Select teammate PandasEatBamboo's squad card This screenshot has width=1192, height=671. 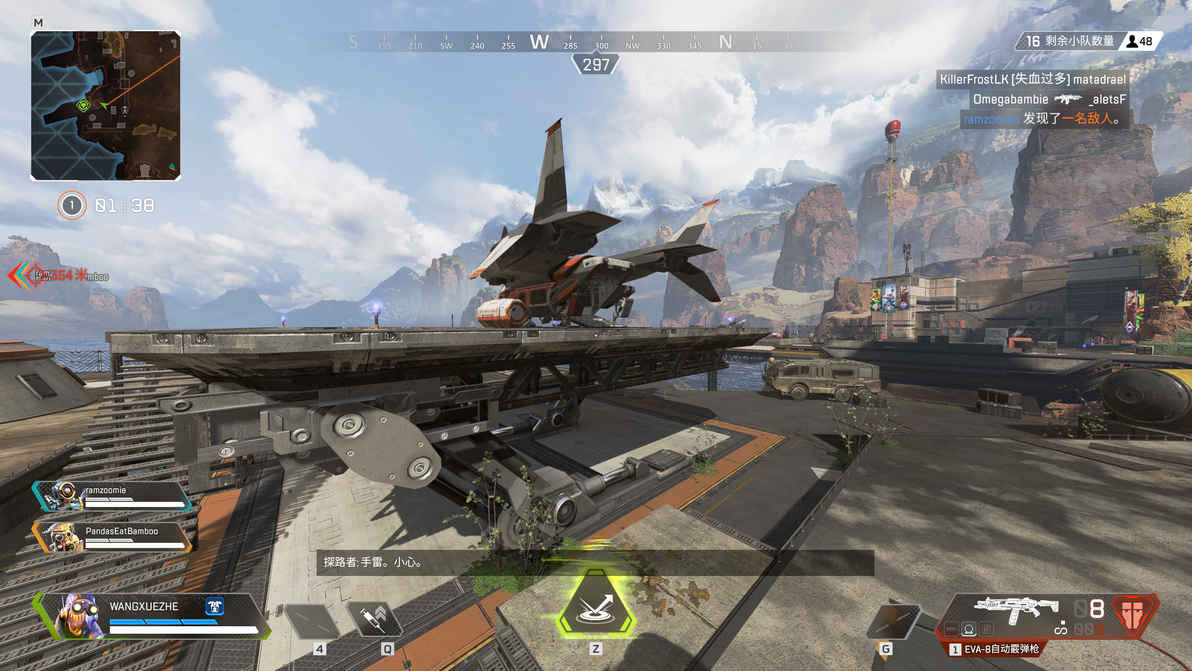pyautogui.click(x=114, y=537)
